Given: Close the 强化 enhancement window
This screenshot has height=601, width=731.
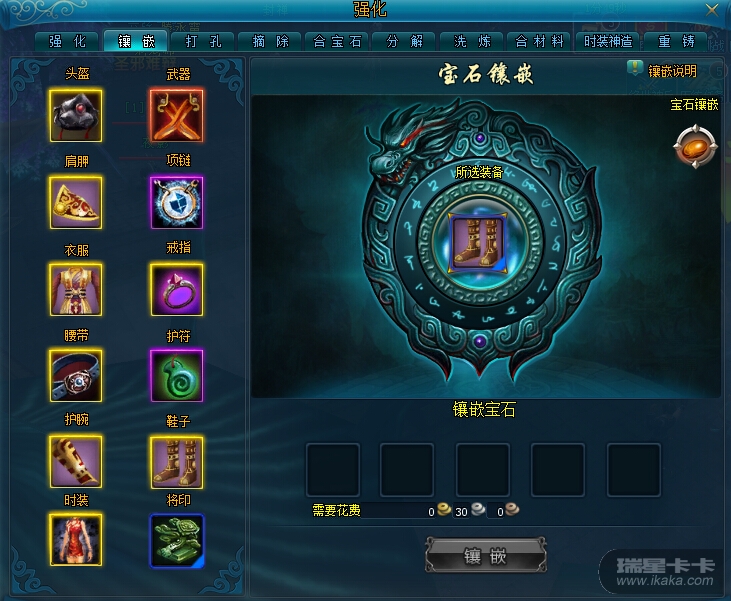Looking at the screenshot, I should pos(711,9).
